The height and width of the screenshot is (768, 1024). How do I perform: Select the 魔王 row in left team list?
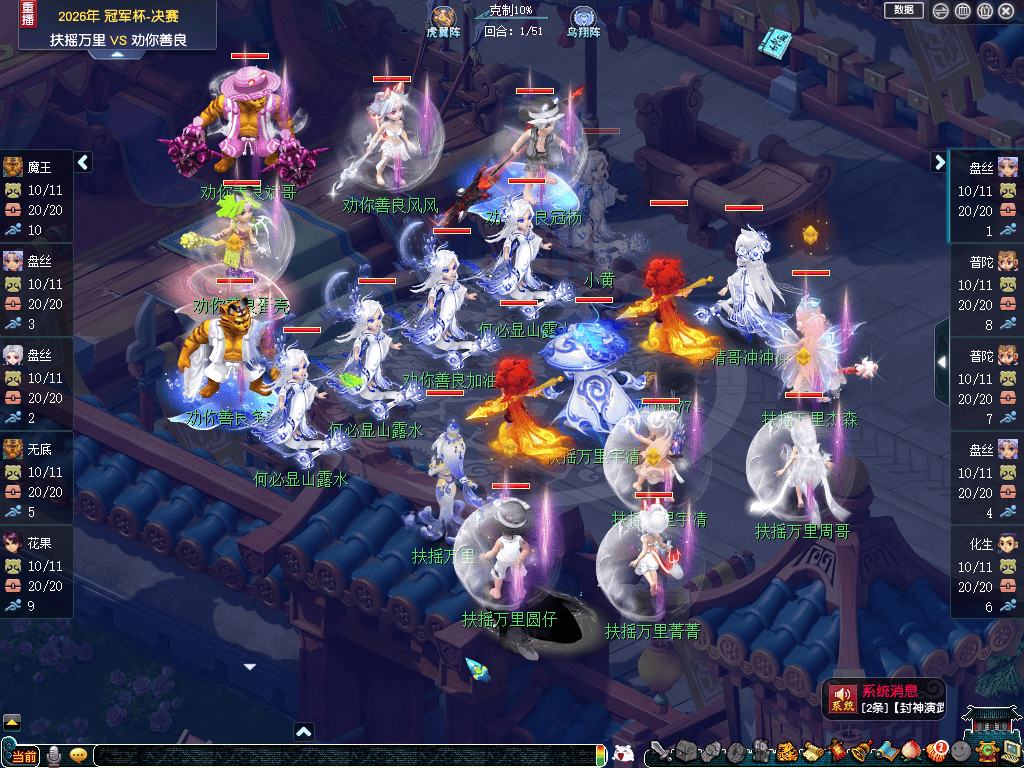coord(37,196)
